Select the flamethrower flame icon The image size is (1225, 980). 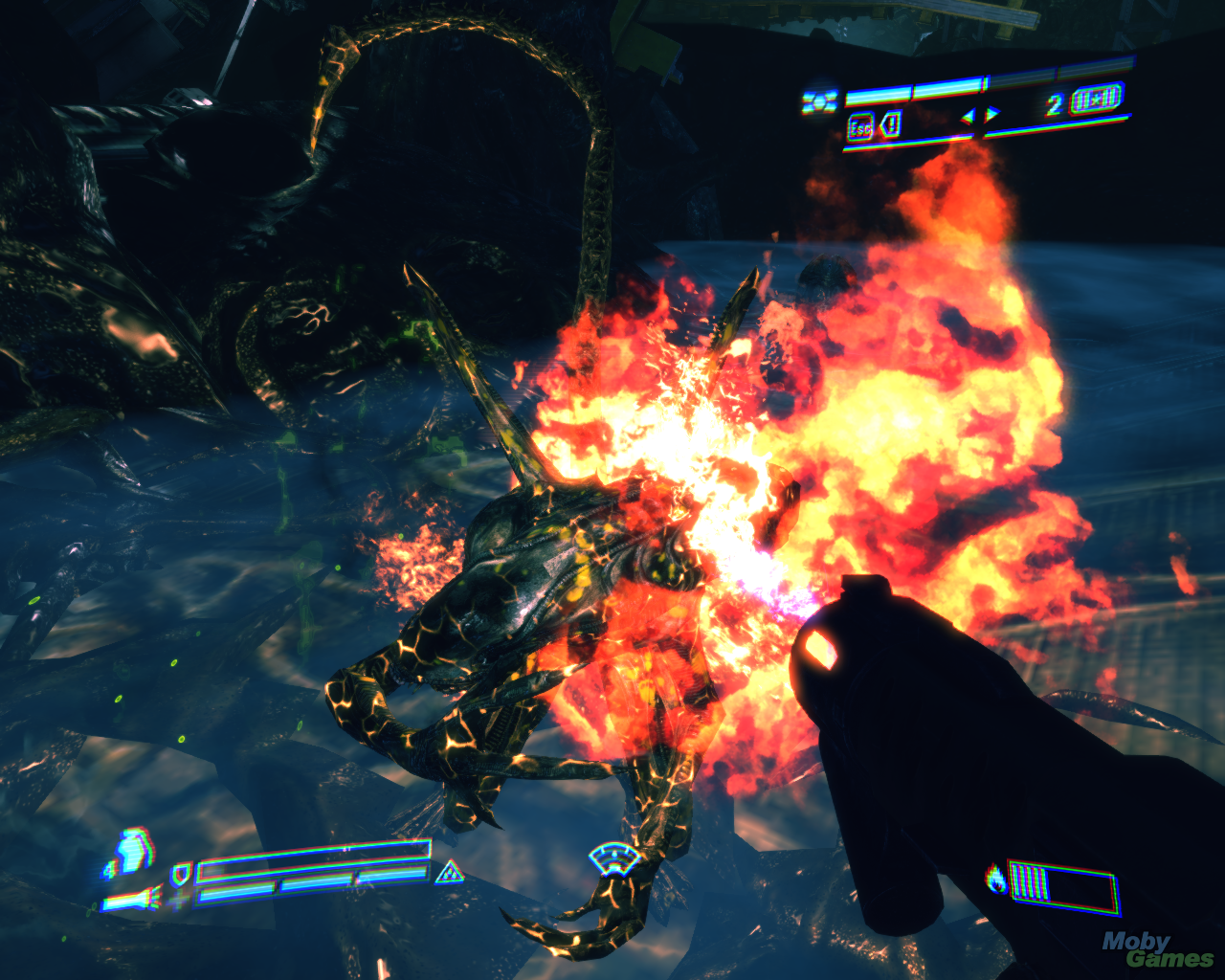pyautogui.click(x=997, y=878)
